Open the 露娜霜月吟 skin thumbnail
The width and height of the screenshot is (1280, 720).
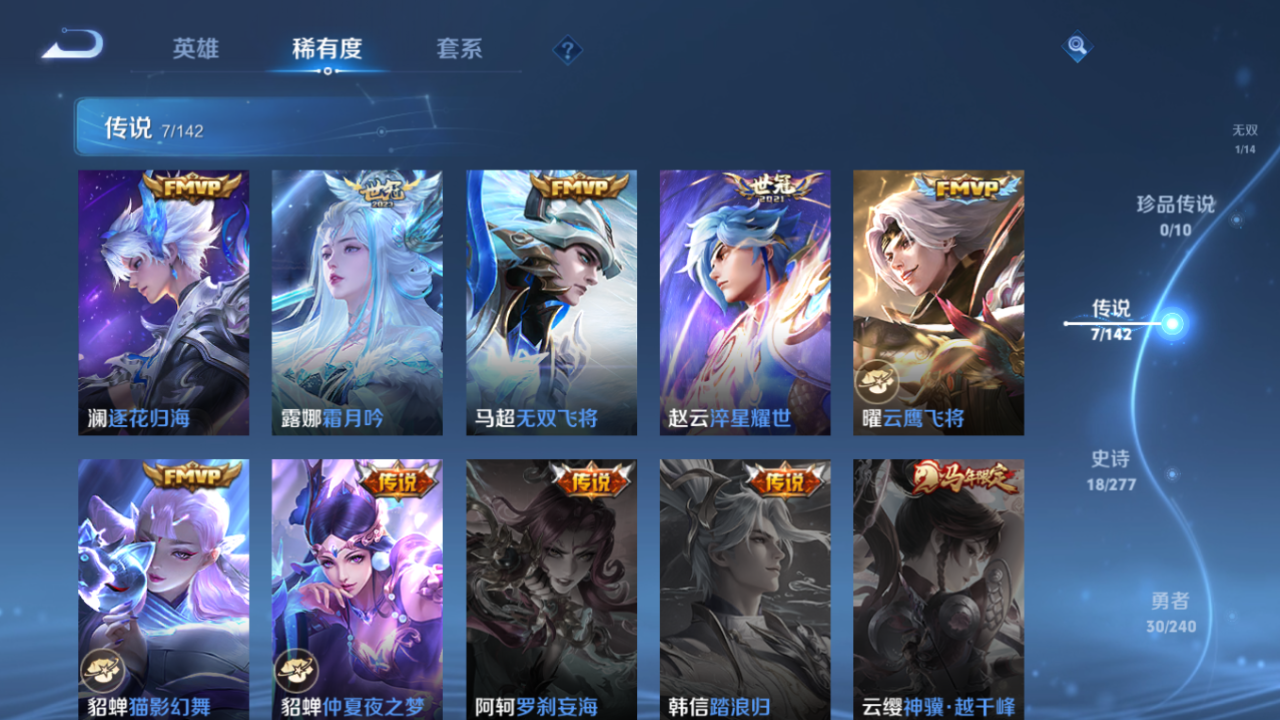tap(357, 300)
